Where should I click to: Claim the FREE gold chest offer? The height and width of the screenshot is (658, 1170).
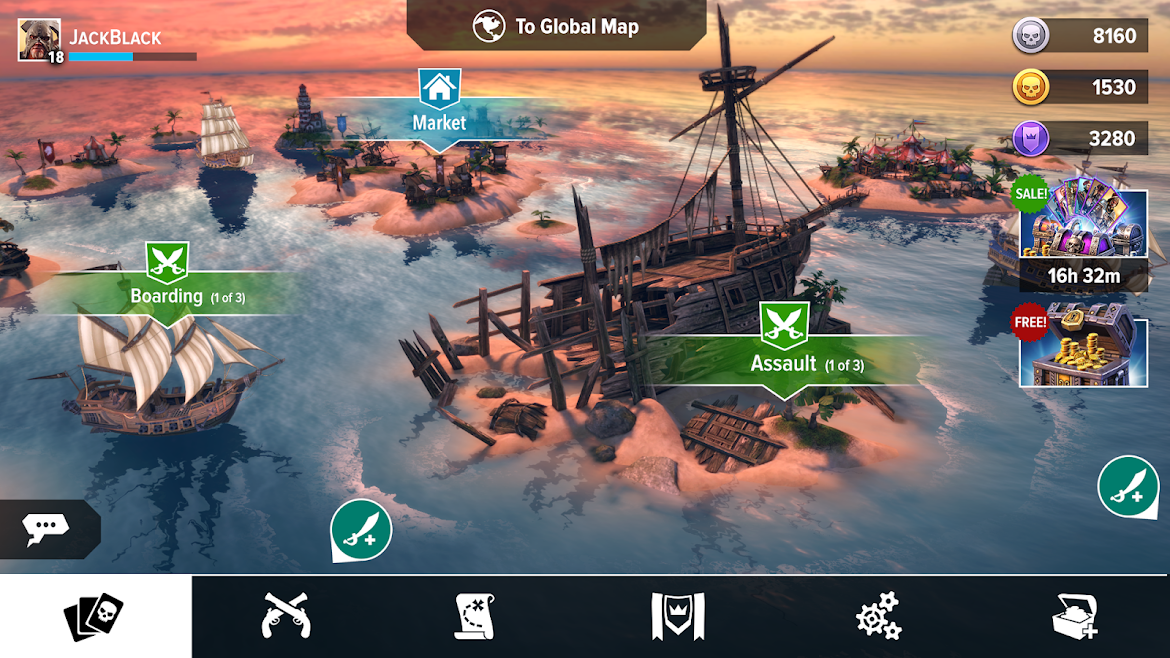coord(1083,347)
